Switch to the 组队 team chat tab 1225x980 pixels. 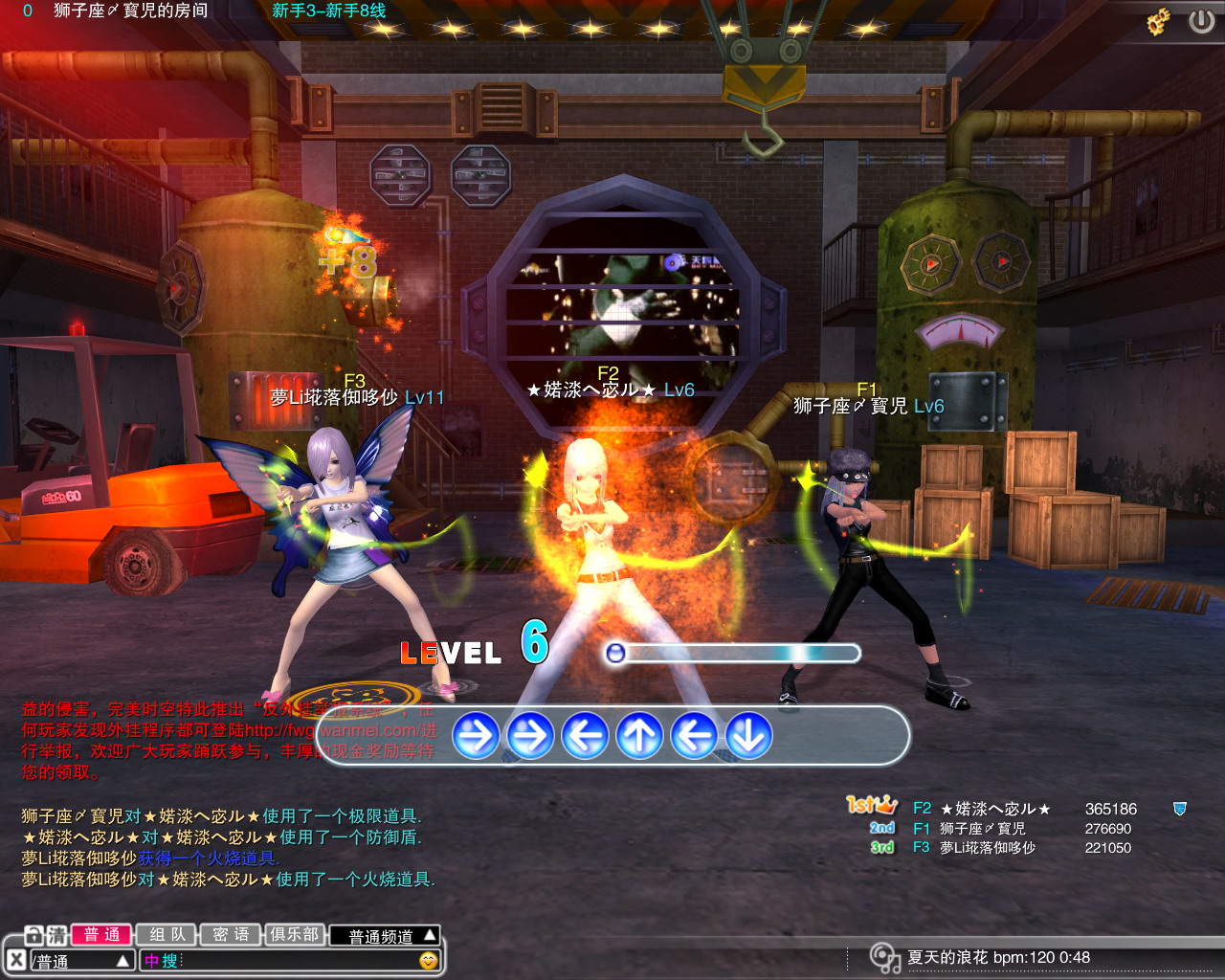click(167, 935)
